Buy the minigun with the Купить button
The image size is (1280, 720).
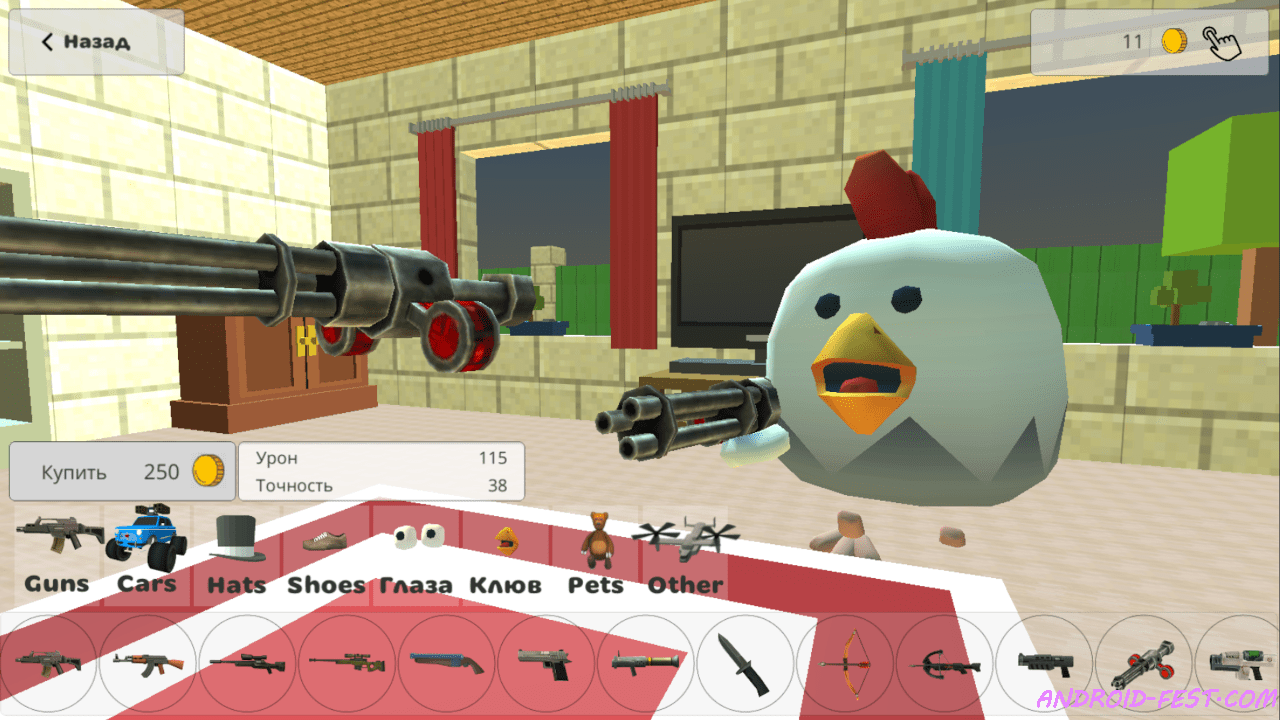120,471
